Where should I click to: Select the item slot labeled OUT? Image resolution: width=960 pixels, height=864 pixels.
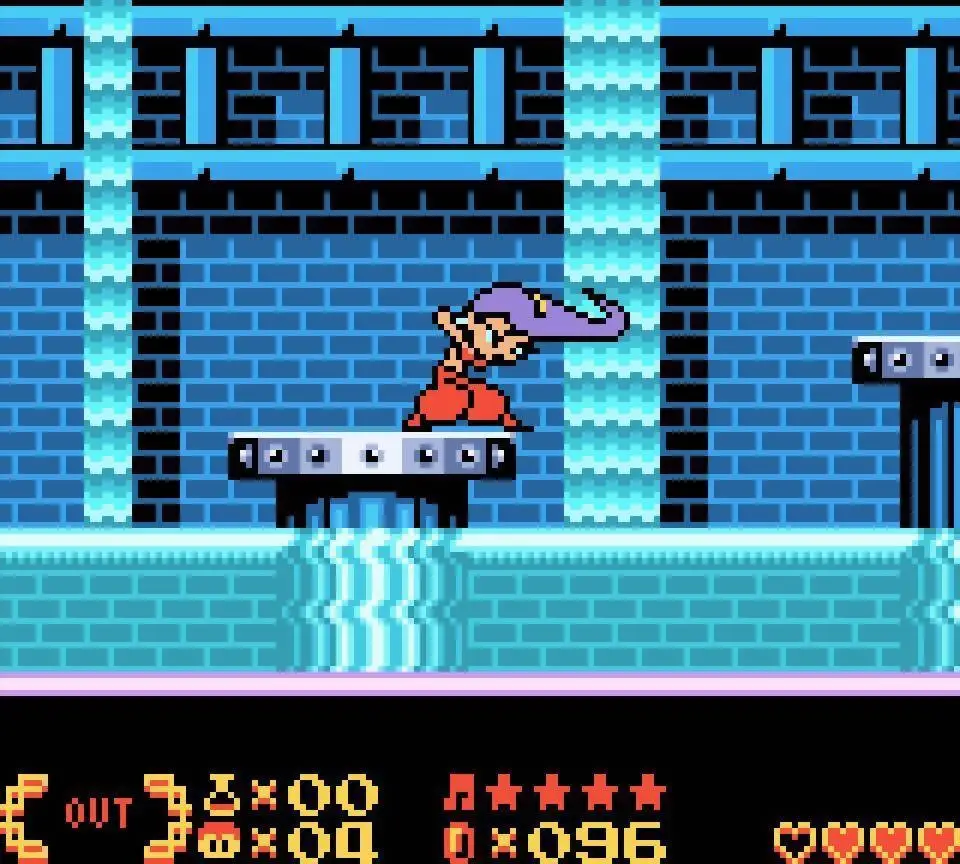tap(97, 814)
